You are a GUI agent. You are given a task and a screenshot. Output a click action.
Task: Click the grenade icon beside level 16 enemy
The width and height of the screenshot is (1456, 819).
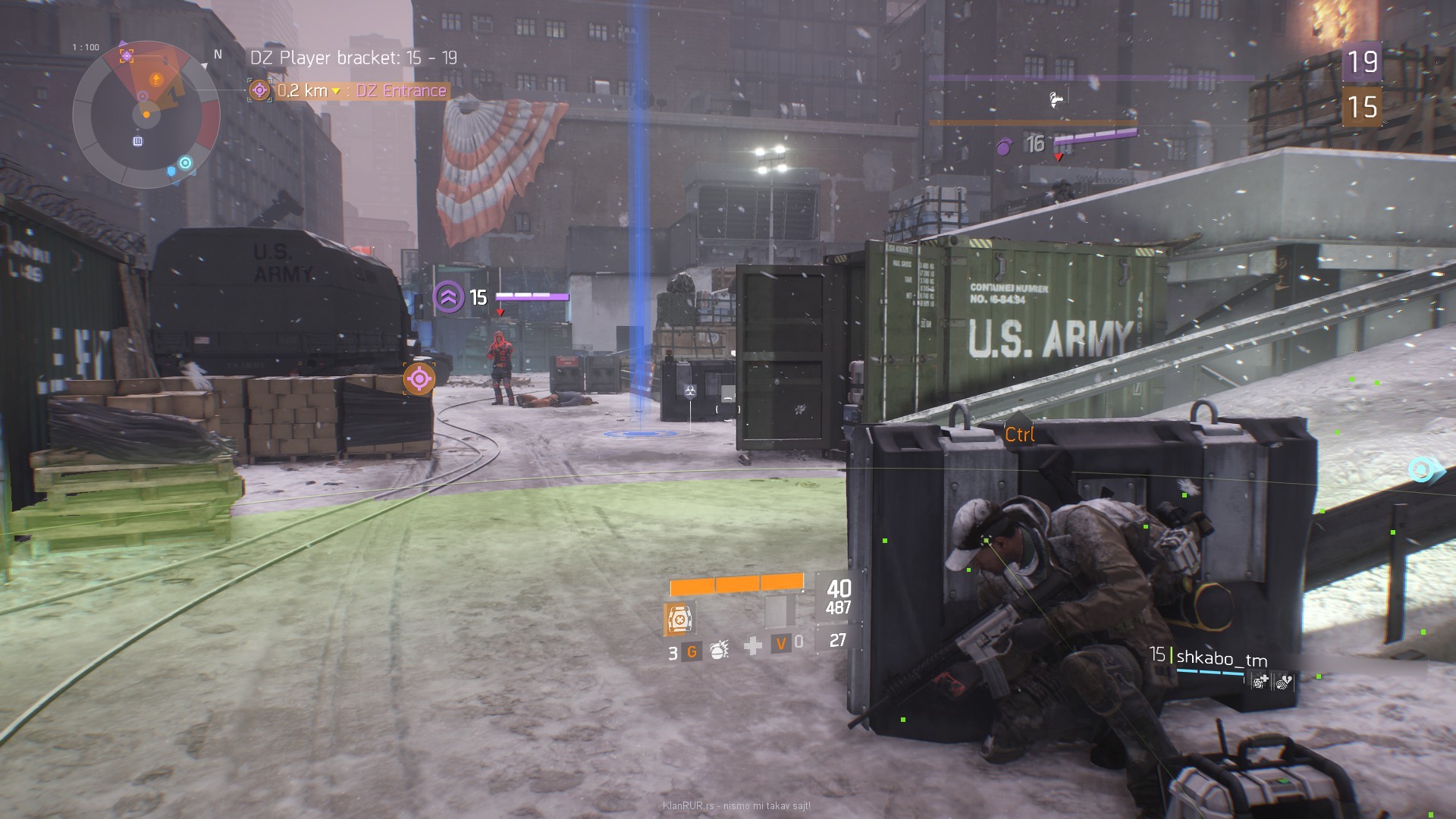(x=1004, y=146)
